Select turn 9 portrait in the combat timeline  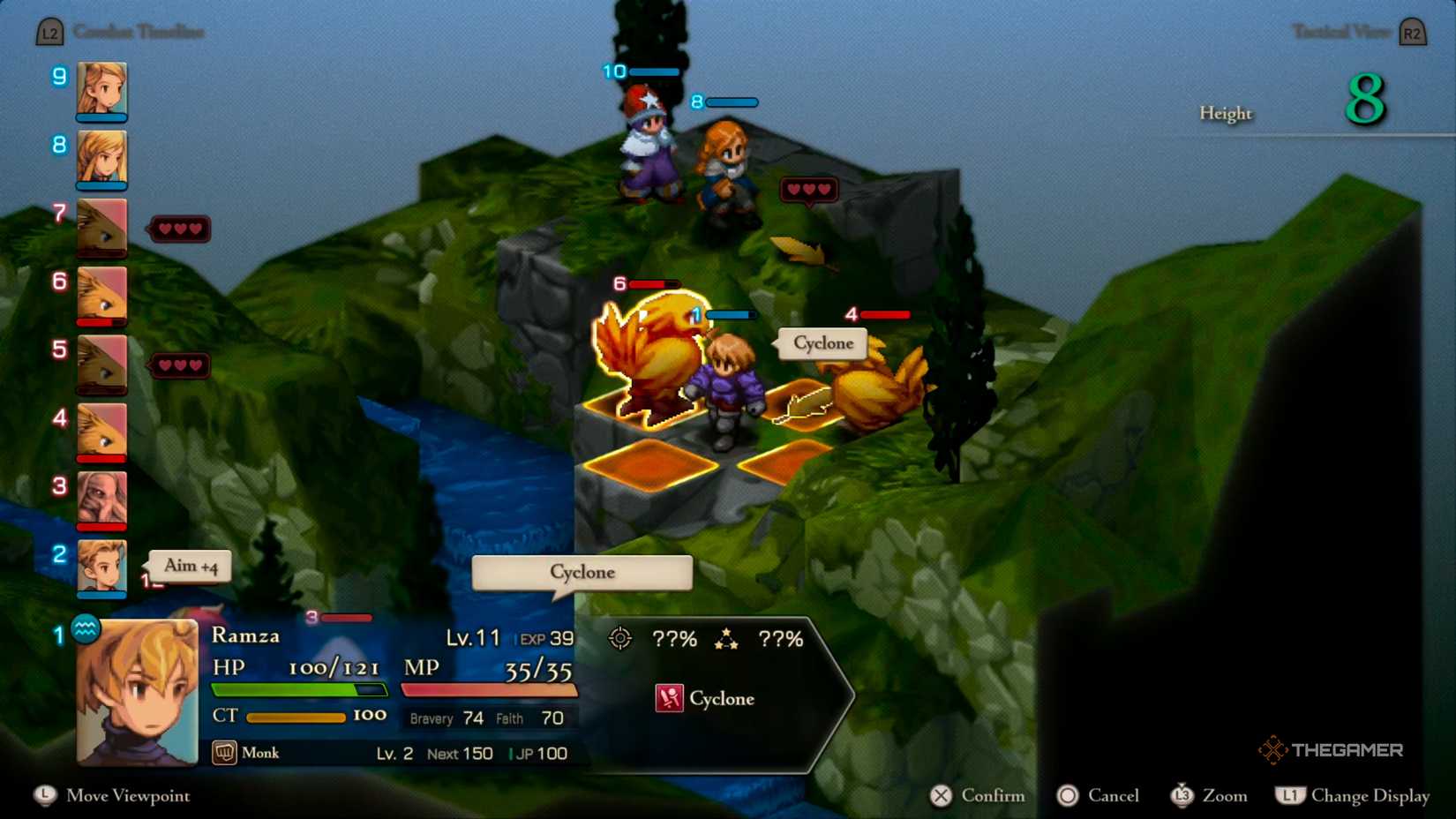(101, 88)
